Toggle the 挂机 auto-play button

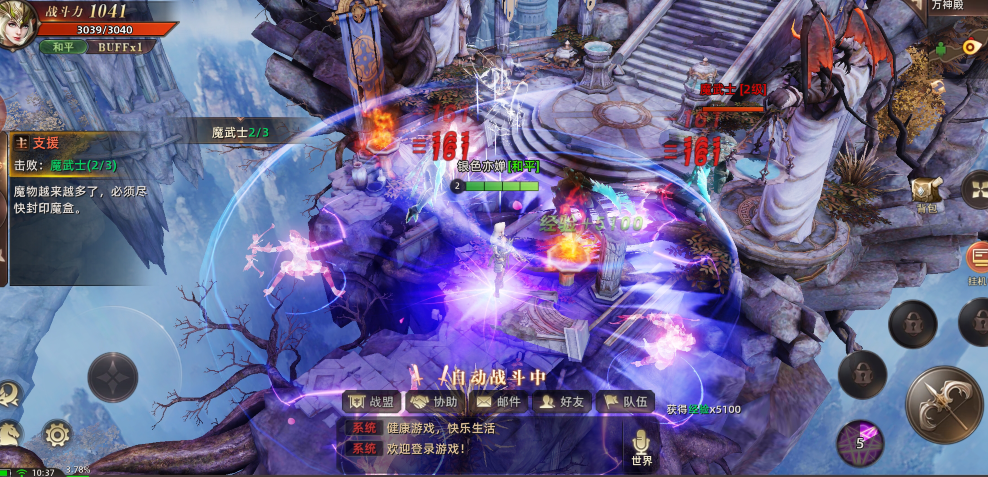977,262
